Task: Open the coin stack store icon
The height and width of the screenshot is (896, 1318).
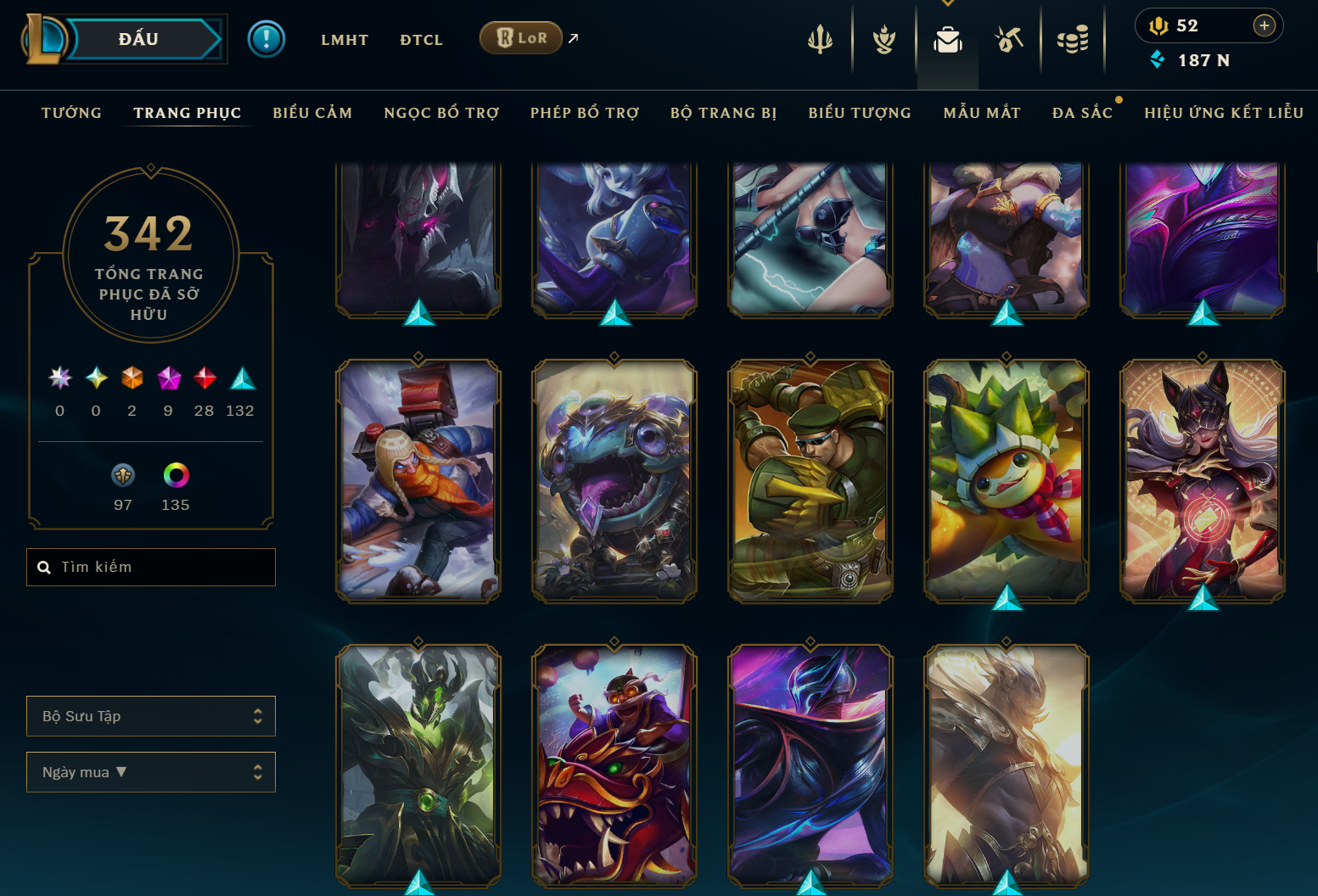Action: (1073, 39)
